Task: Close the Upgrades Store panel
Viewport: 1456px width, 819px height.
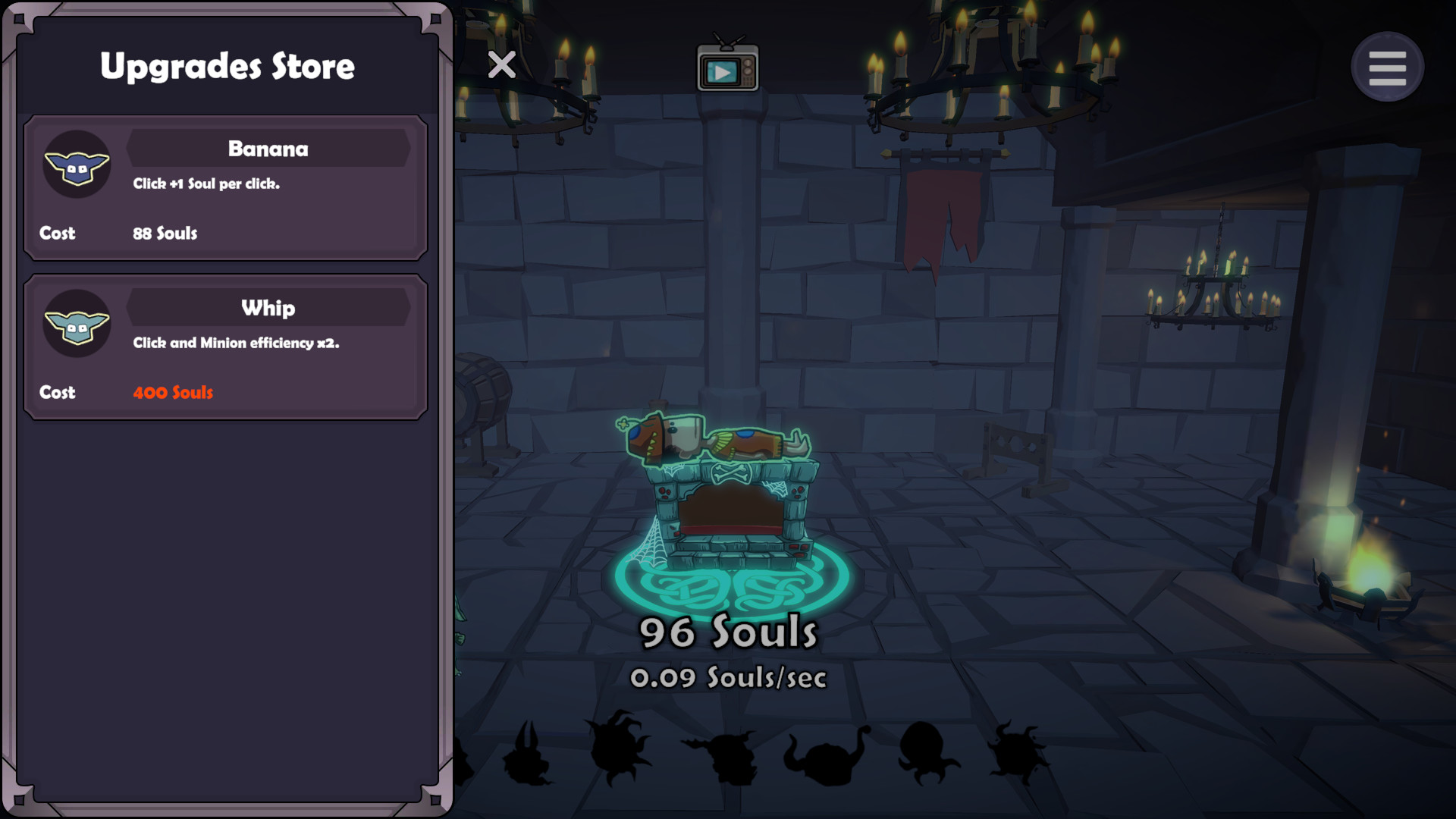Action: pos(502,66)
